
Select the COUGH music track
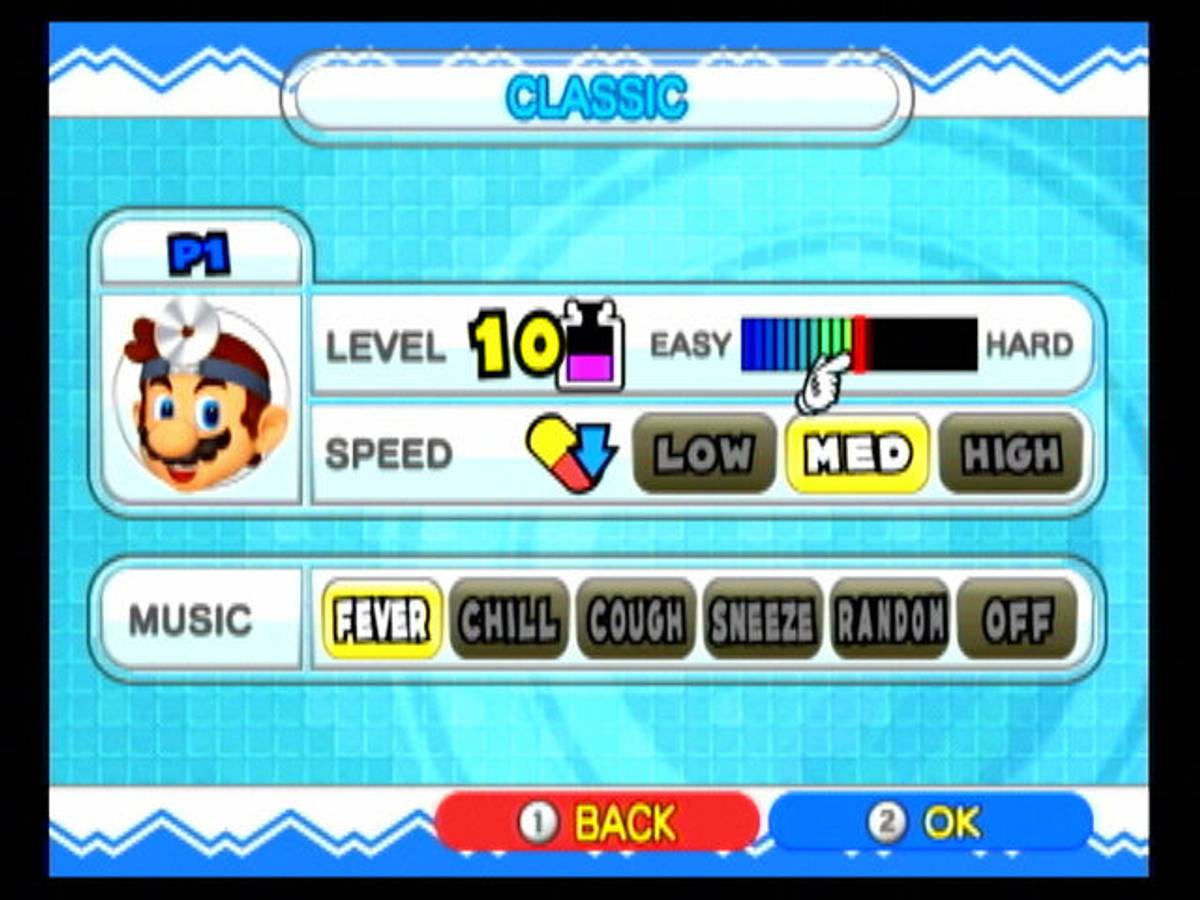point(636,620)
